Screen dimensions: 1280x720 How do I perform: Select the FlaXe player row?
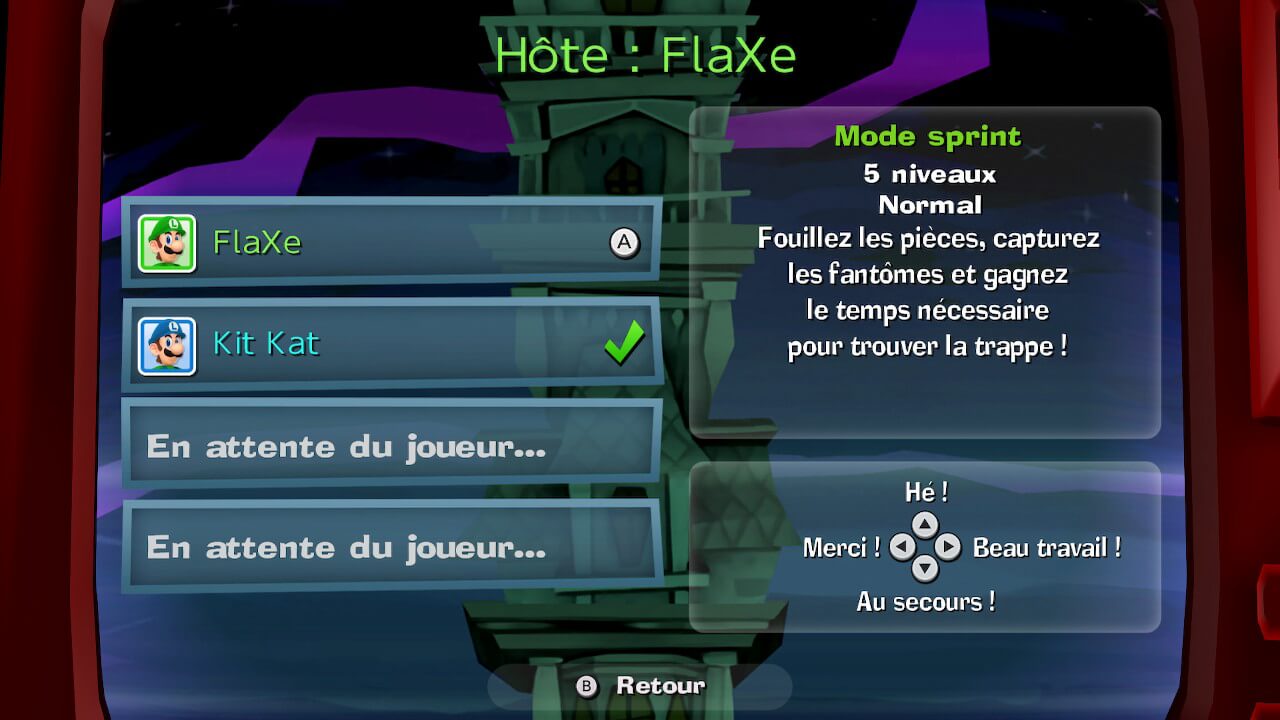tap(391, 242)
